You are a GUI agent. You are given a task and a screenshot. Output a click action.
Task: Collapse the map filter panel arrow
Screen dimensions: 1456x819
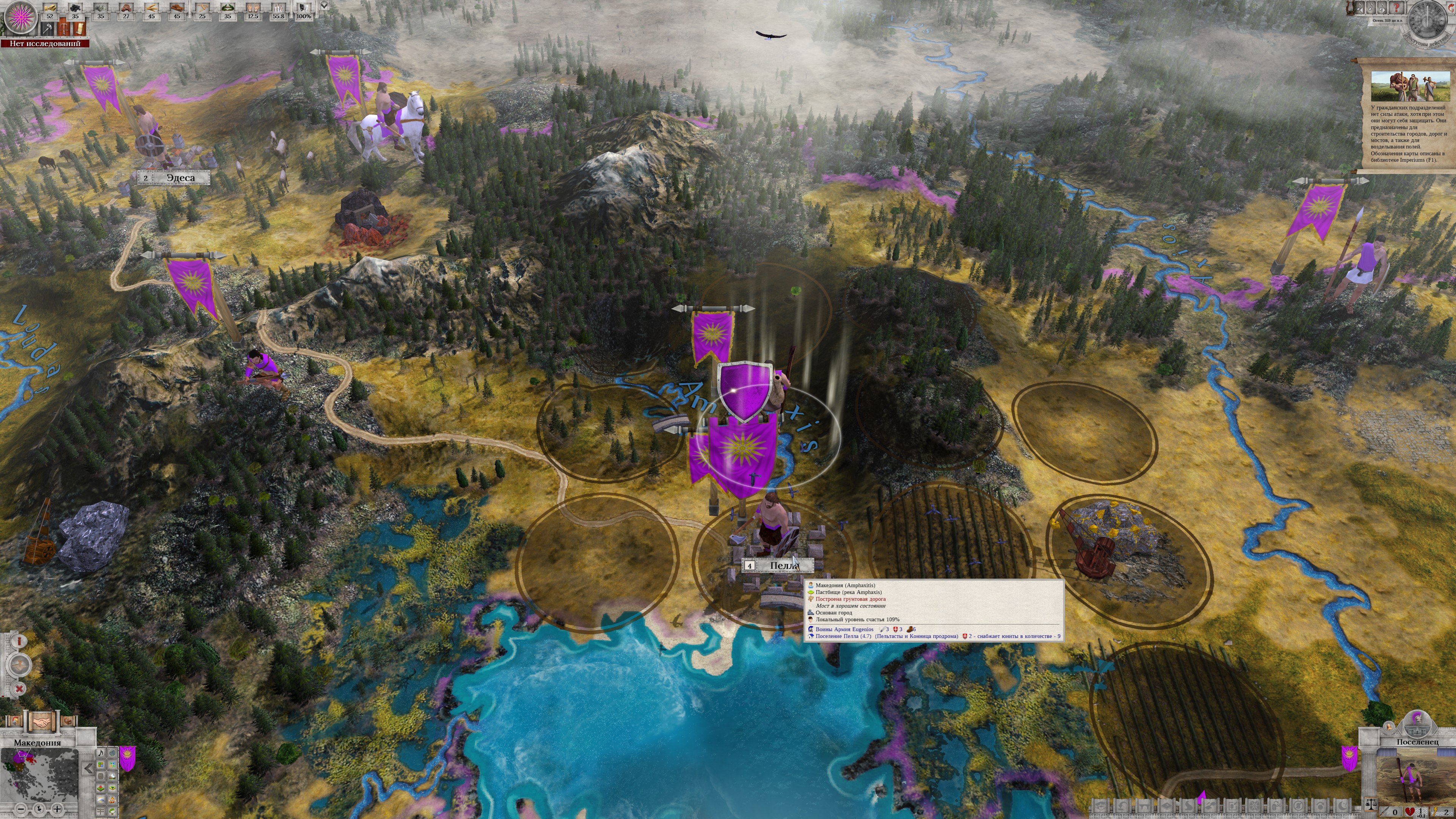tap(88, 768)
